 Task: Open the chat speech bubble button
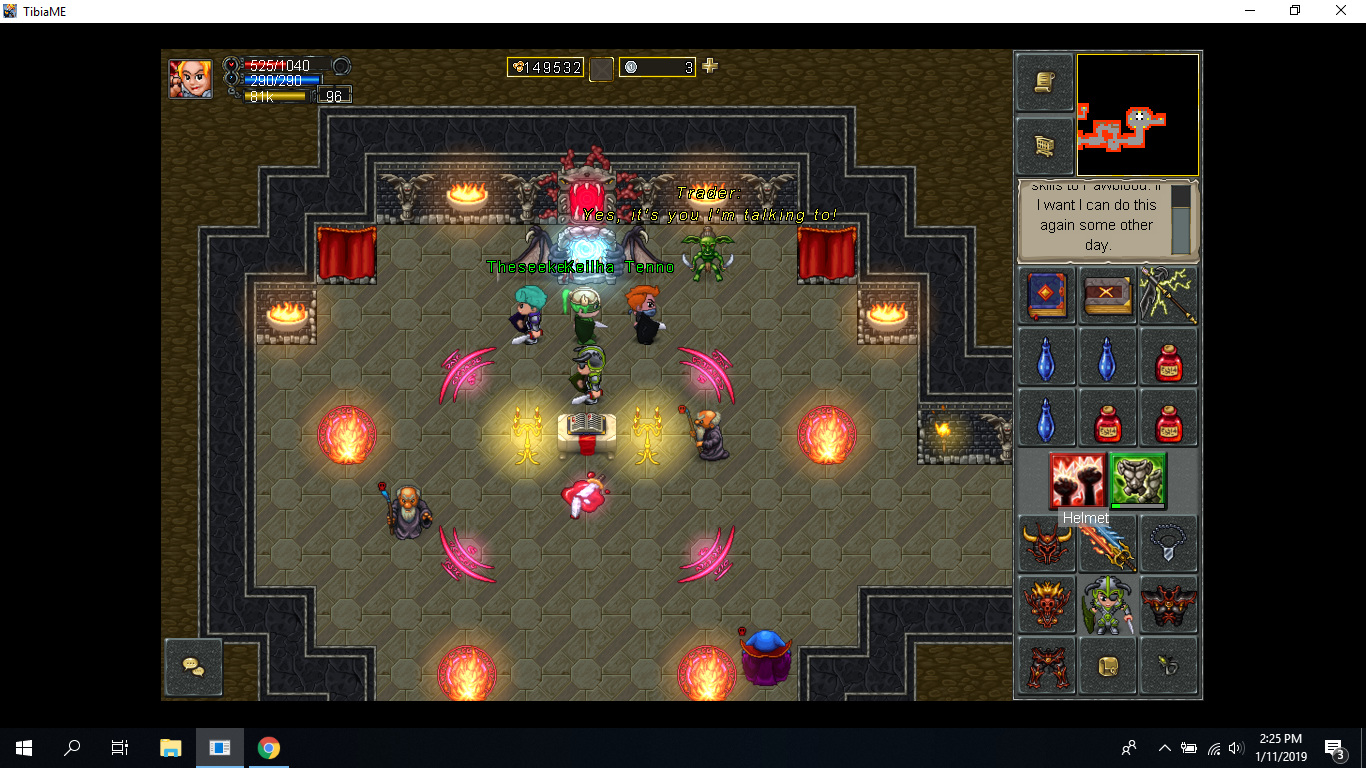[x=193, y=666]
